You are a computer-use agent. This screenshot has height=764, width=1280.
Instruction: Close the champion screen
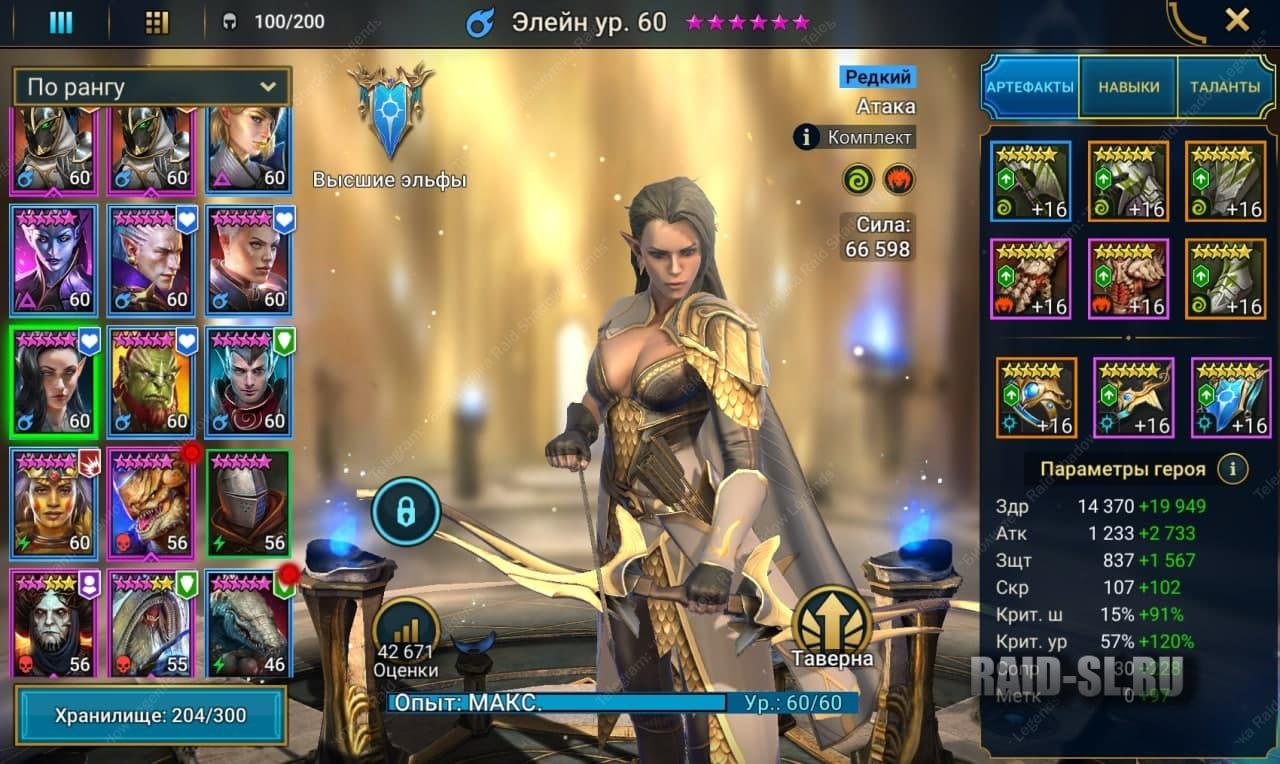[x=1237, y=20]
